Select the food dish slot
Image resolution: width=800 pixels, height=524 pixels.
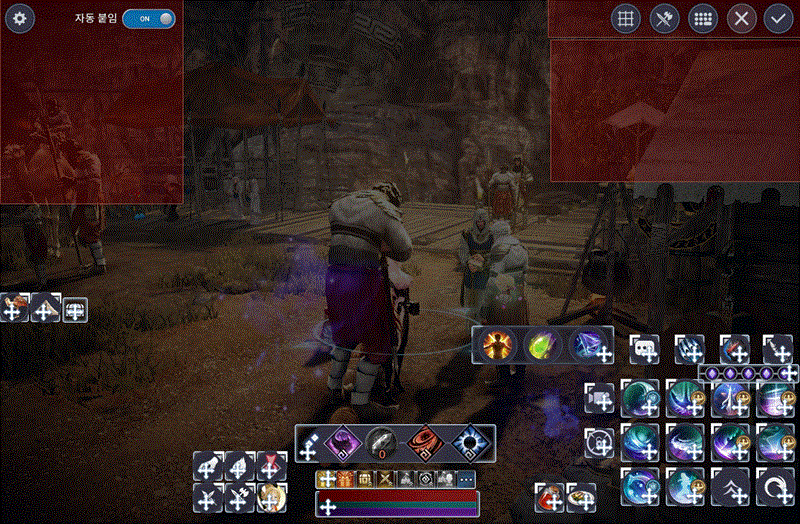pyautogui.click(x=581, y=494)
